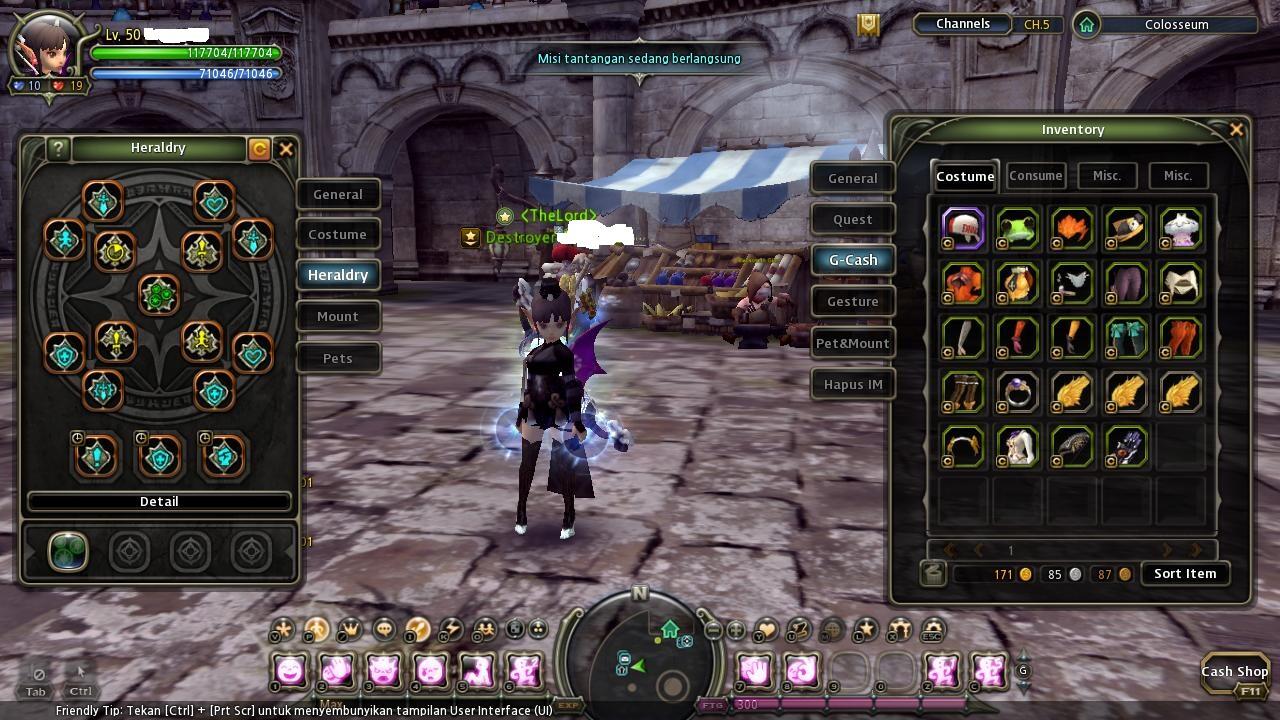Open the Channels selector
The image size is (1280, 720).
click(x=962, y=24)
